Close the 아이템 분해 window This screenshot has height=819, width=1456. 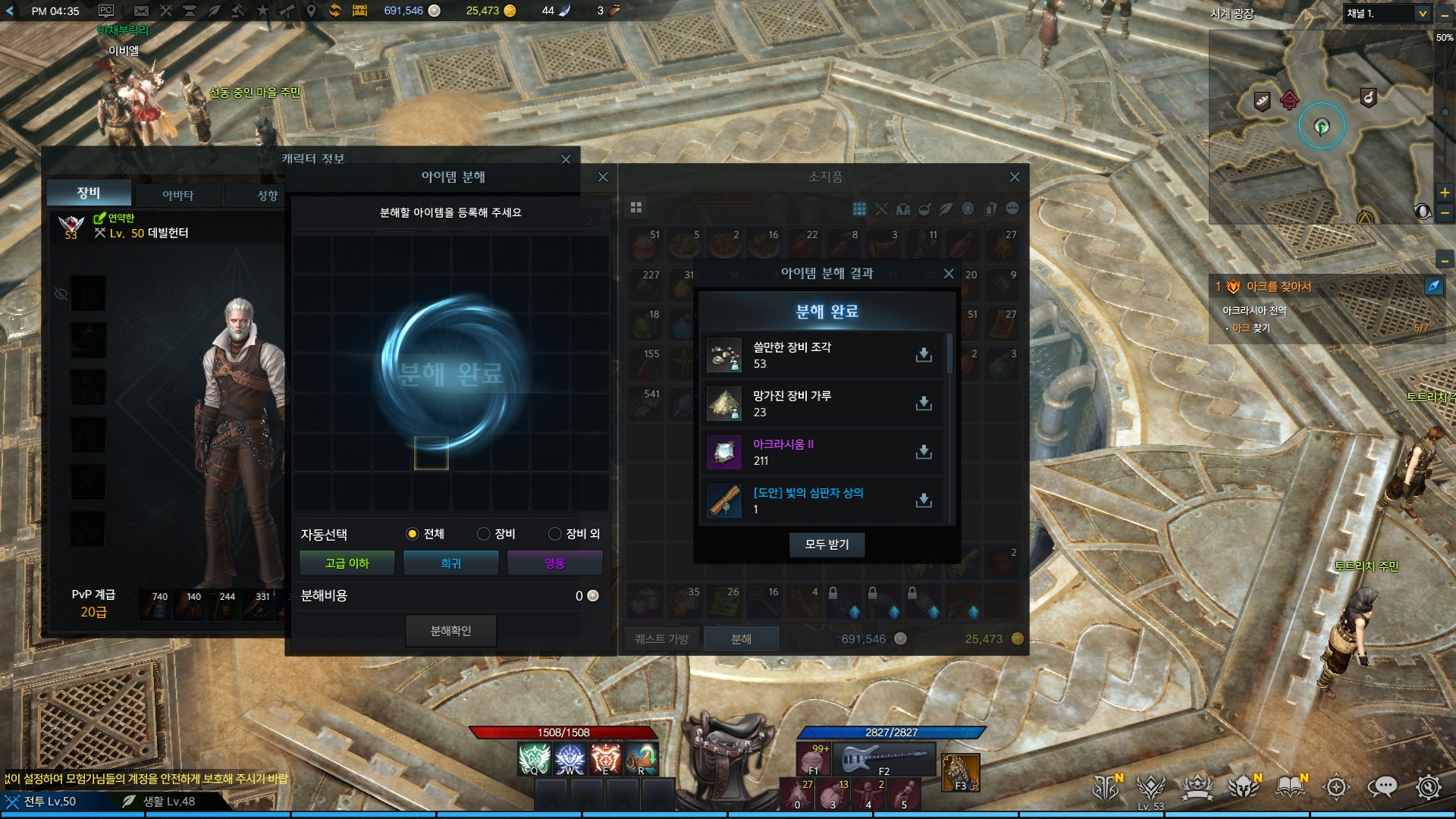pyautogui.click(x=603, y=177)
